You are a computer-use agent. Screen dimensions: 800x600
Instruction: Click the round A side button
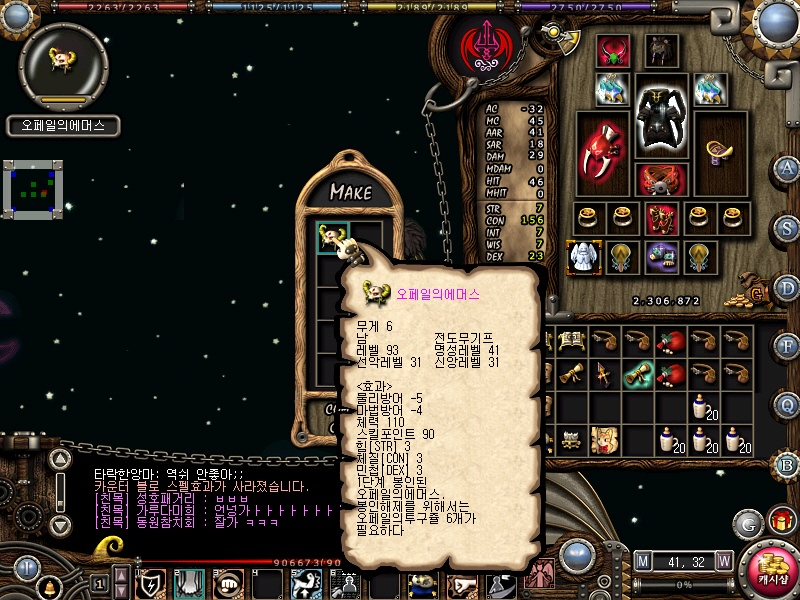788,168
